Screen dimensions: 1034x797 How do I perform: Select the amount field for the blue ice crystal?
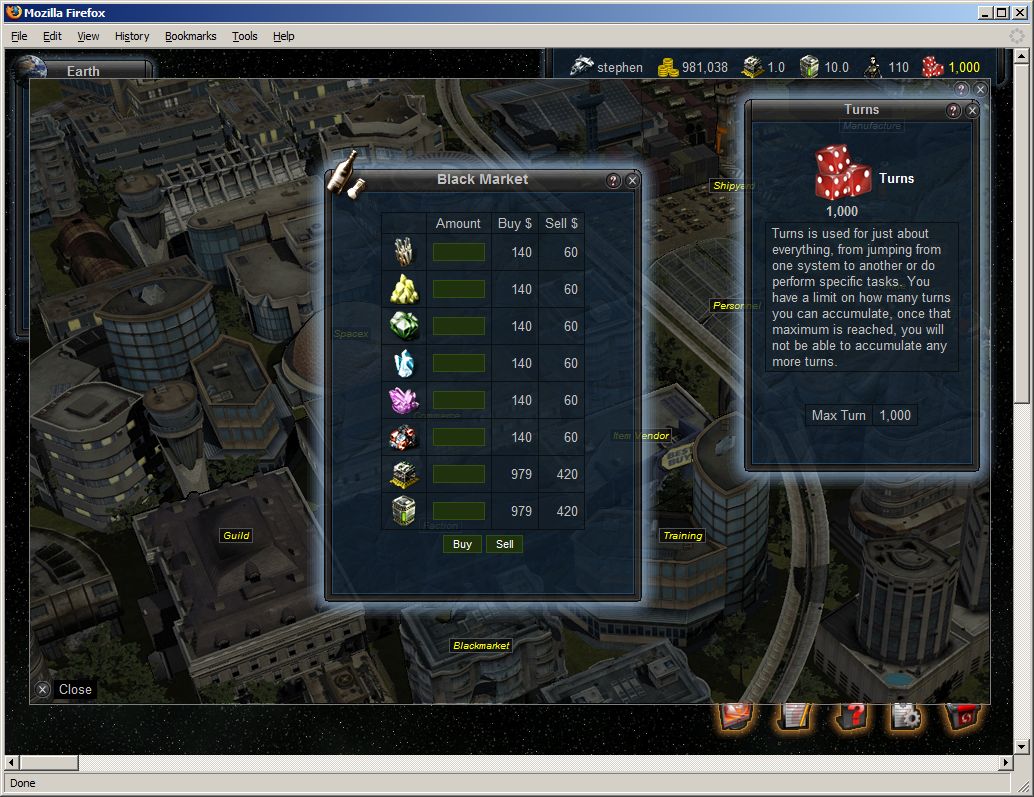[459, 363]
